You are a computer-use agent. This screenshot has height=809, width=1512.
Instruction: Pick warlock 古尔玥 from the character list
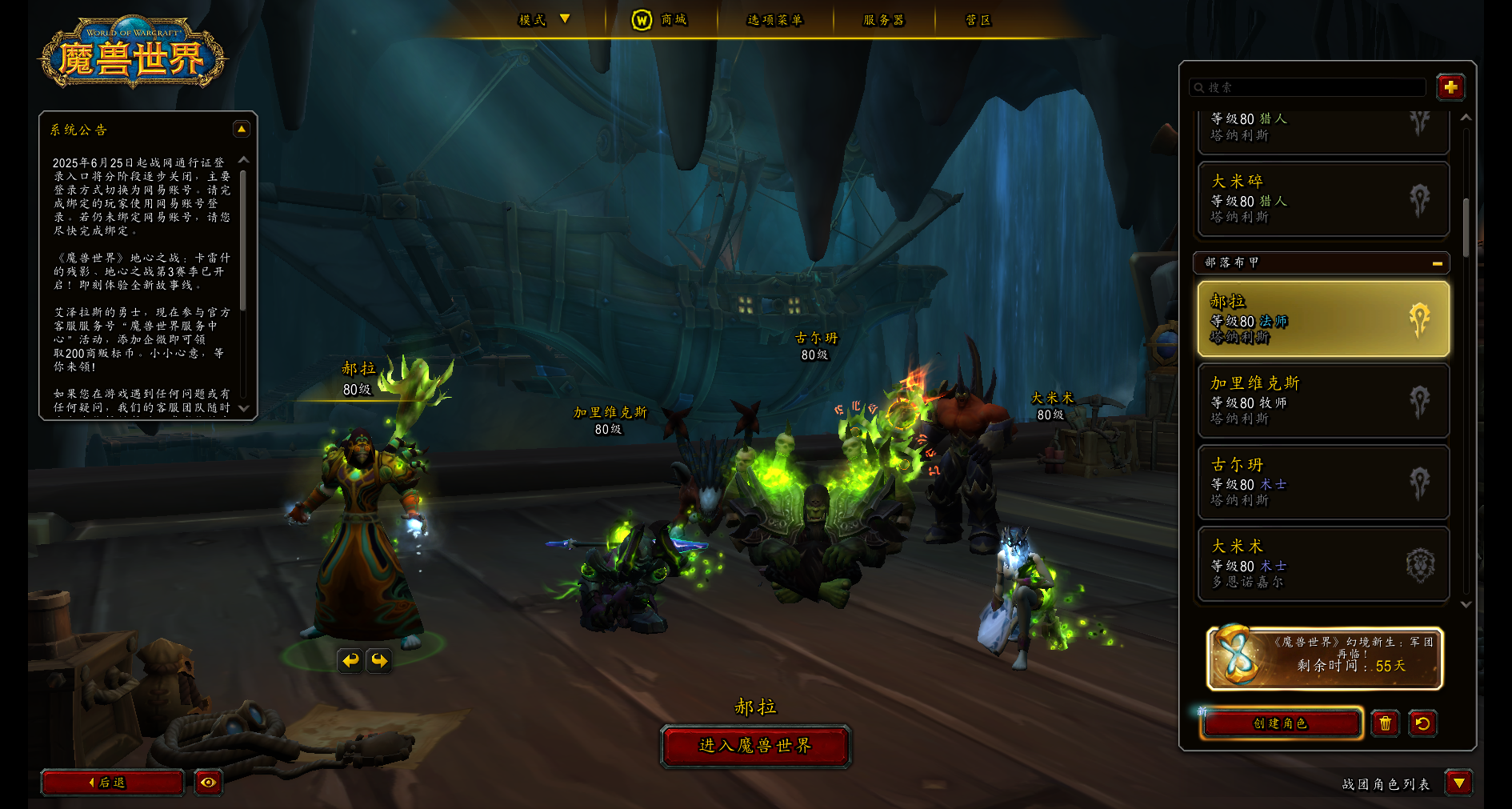(1323, 482)
